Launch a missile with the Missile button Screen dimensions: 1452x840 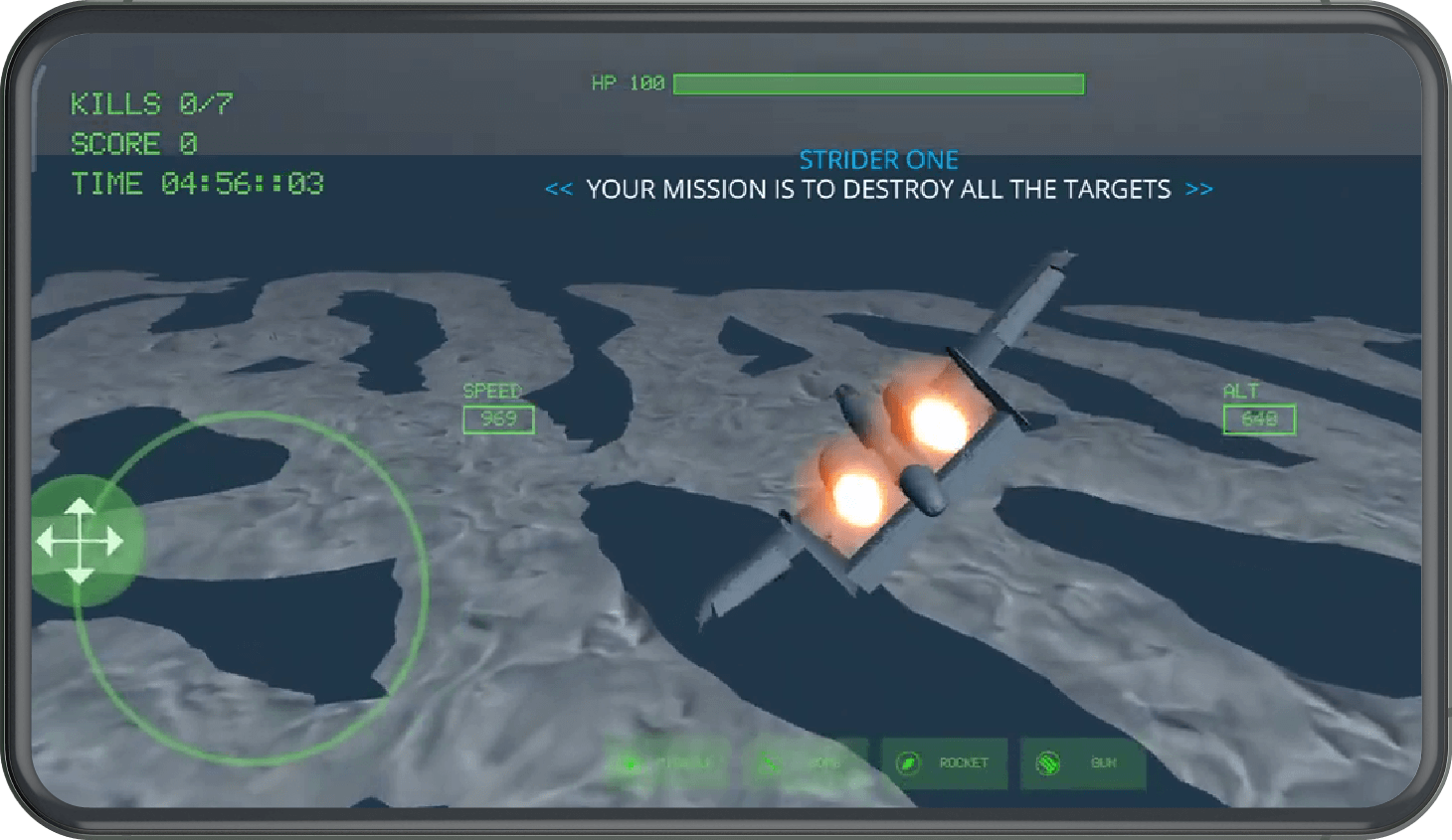click(x=667, y=763)
